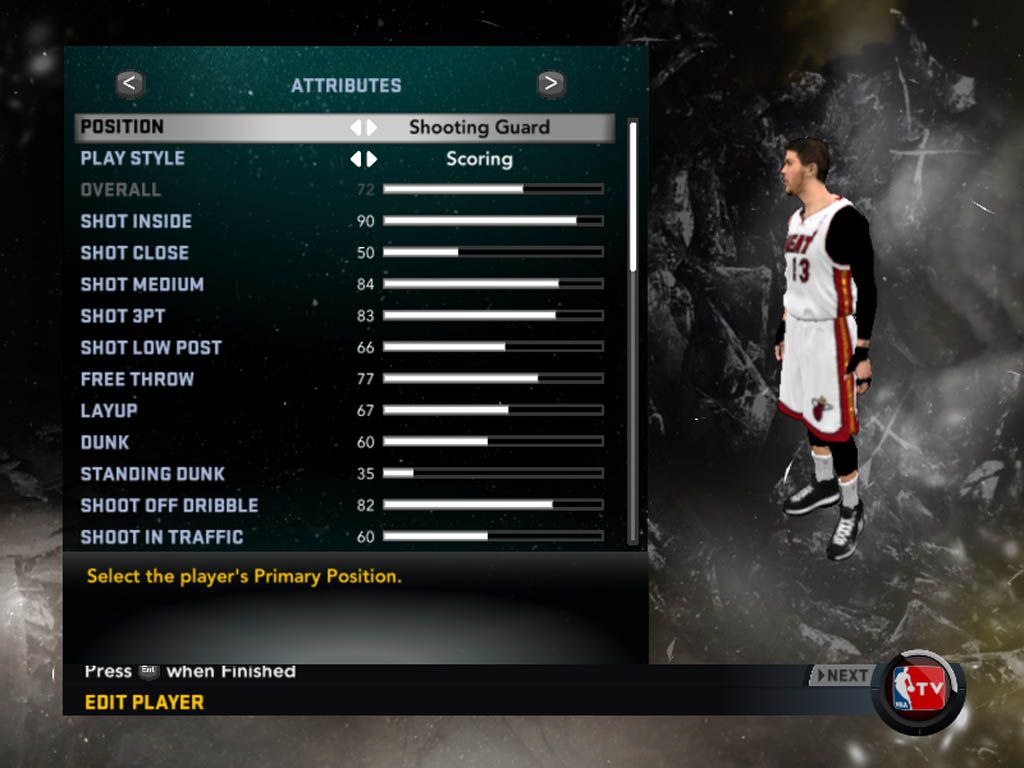
Task: Adjust the Free Throw rating bar
Action: pyautogui.click(x=492, y=379)
